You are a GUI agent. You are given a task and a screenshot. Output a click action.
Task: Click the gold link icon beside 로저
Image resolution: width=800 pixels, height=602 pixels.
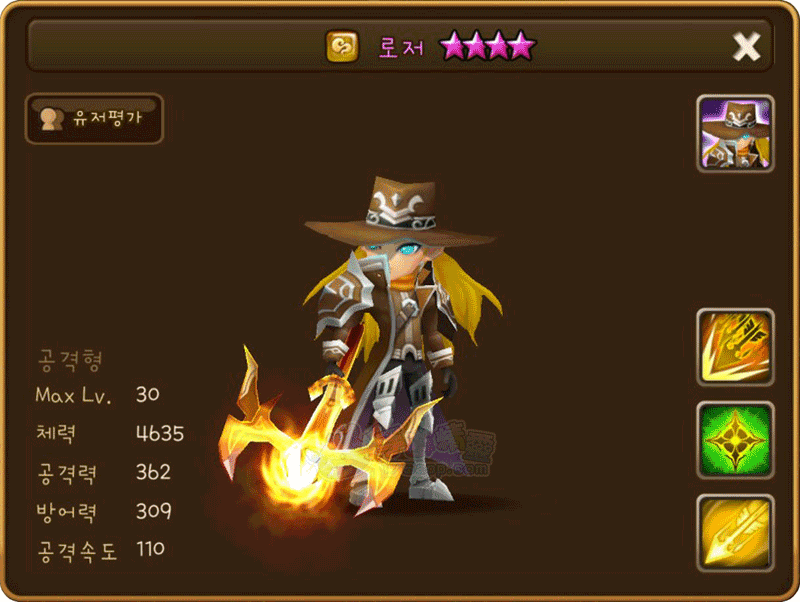342,46
